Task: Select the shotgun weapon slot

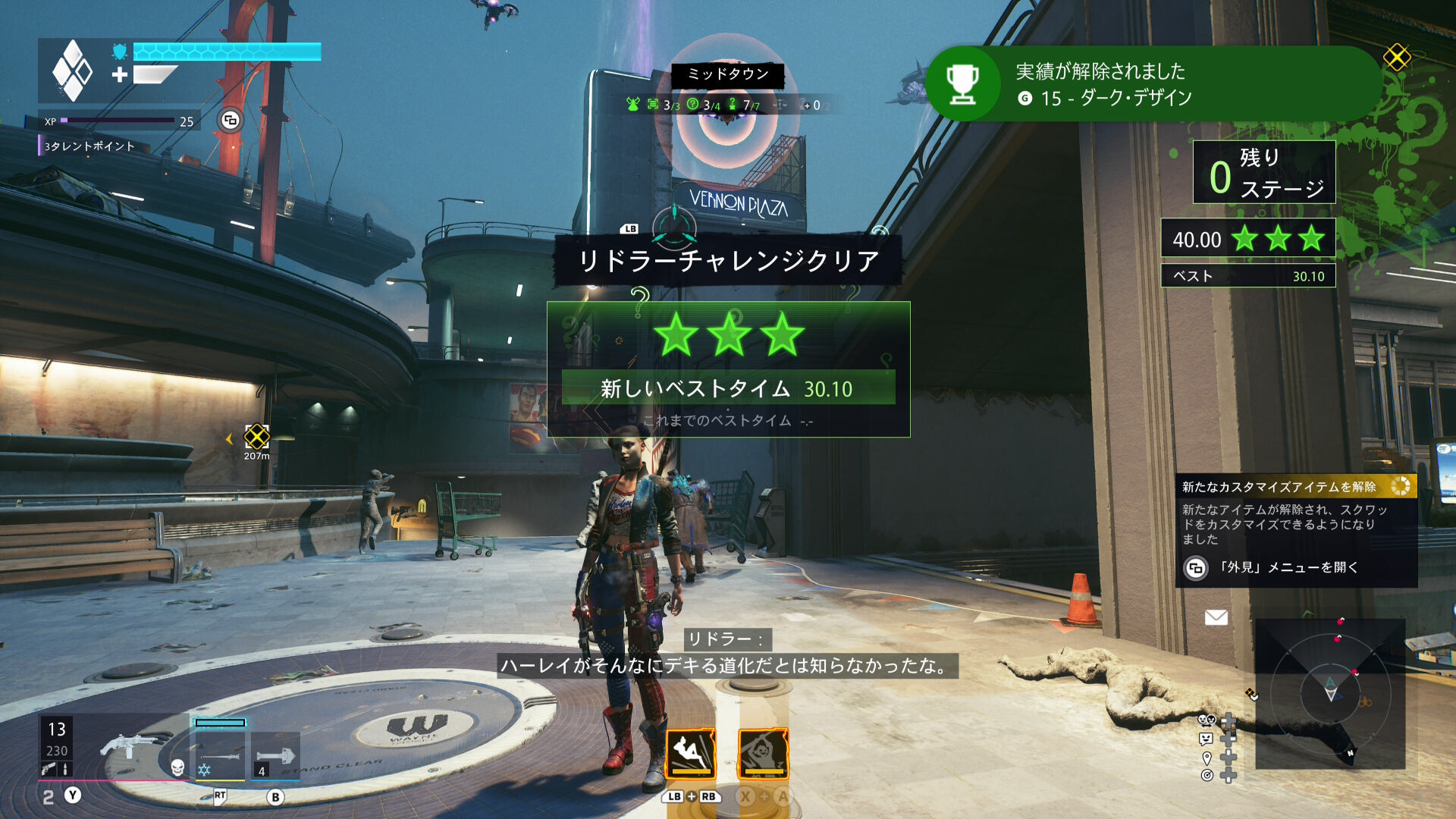Action: tap(129, 747)
